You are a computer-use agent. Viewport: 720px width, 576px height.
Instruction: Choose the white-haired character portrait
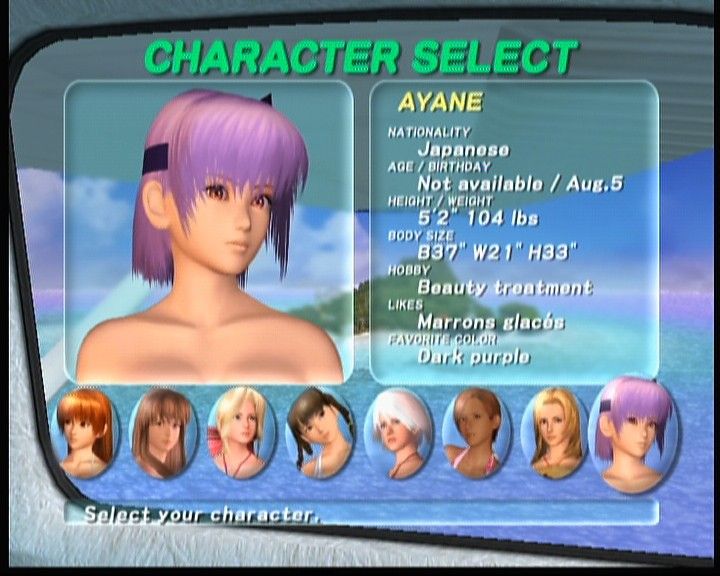coord(398,433)
